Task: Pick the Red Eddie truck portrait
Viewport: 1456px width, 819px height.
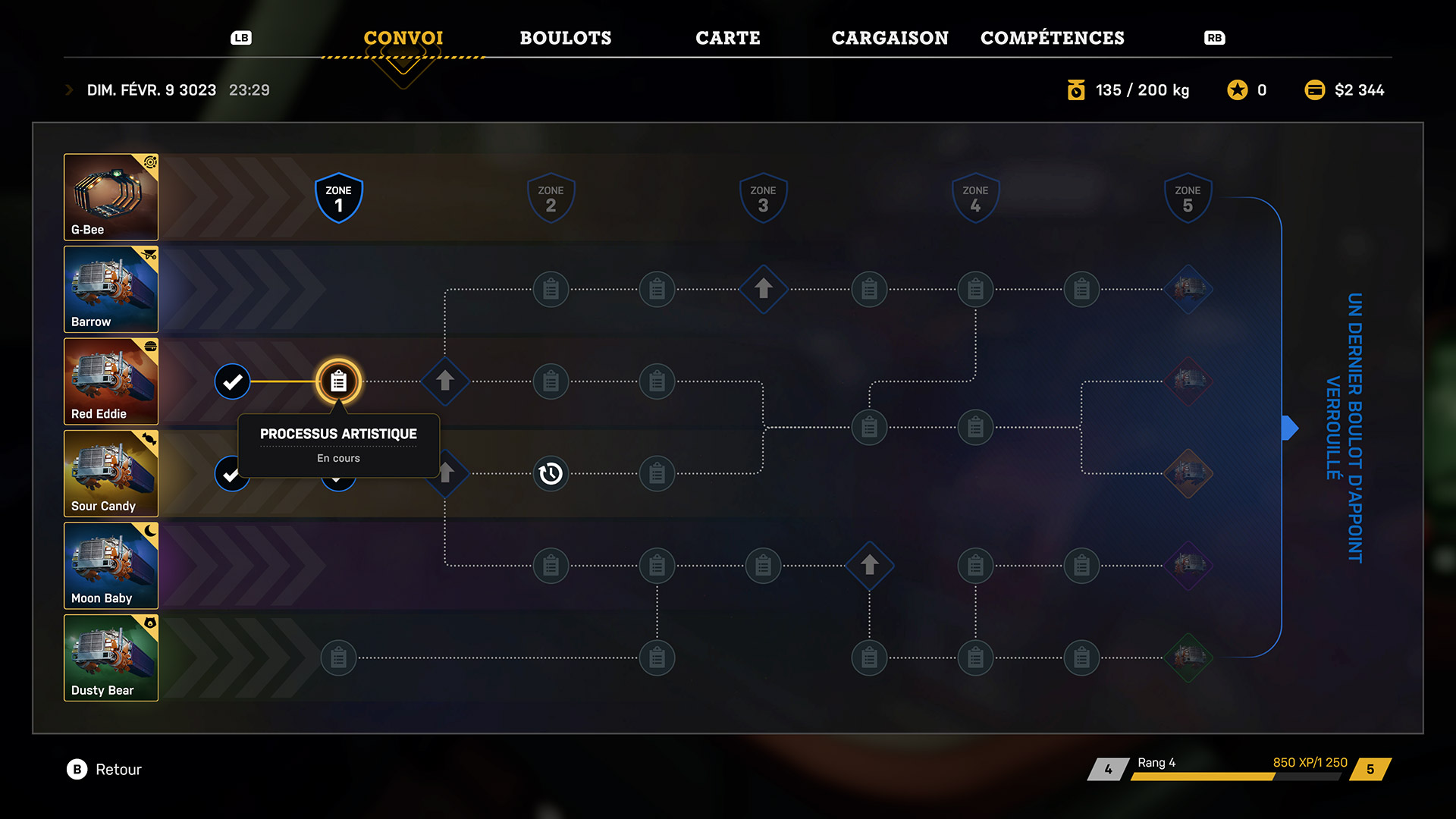Action: click(x=111, y=381)
